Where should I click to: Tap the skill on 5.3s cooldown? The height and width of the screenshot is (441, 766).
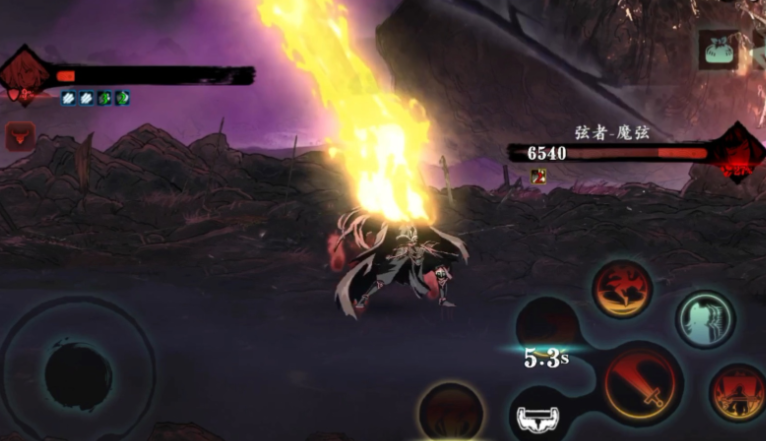[x=547, y=328]
